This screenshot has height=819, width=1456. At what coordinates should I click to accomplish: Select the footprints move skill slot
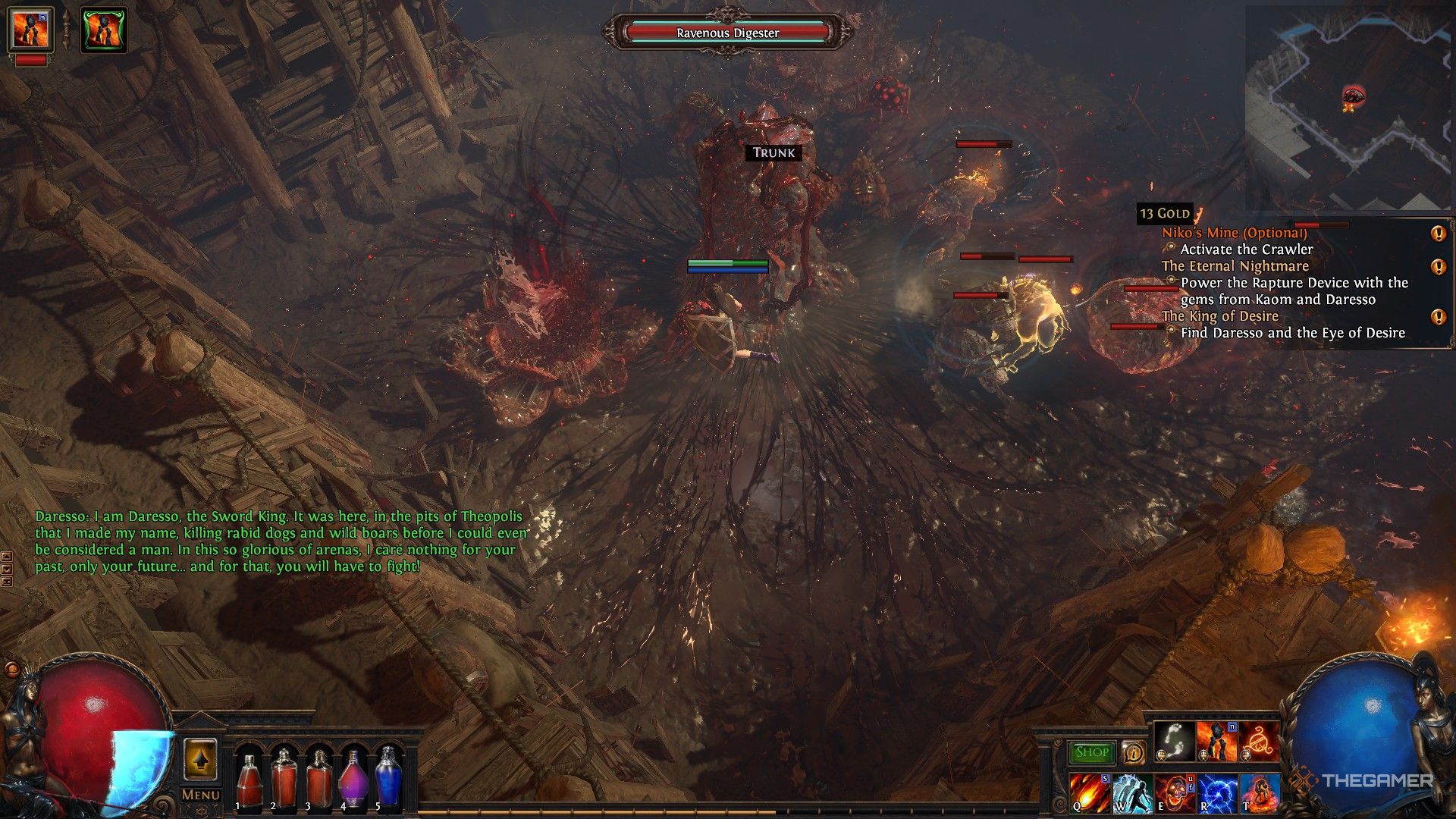pyautogui.click(x=1174, y=741)
